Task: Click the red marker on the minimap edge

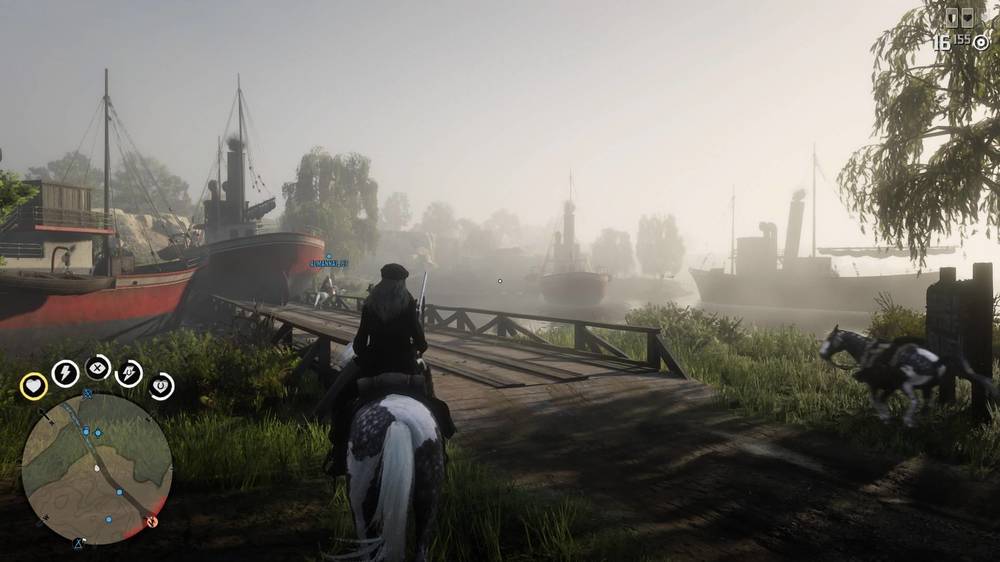Action: [150, 521]
